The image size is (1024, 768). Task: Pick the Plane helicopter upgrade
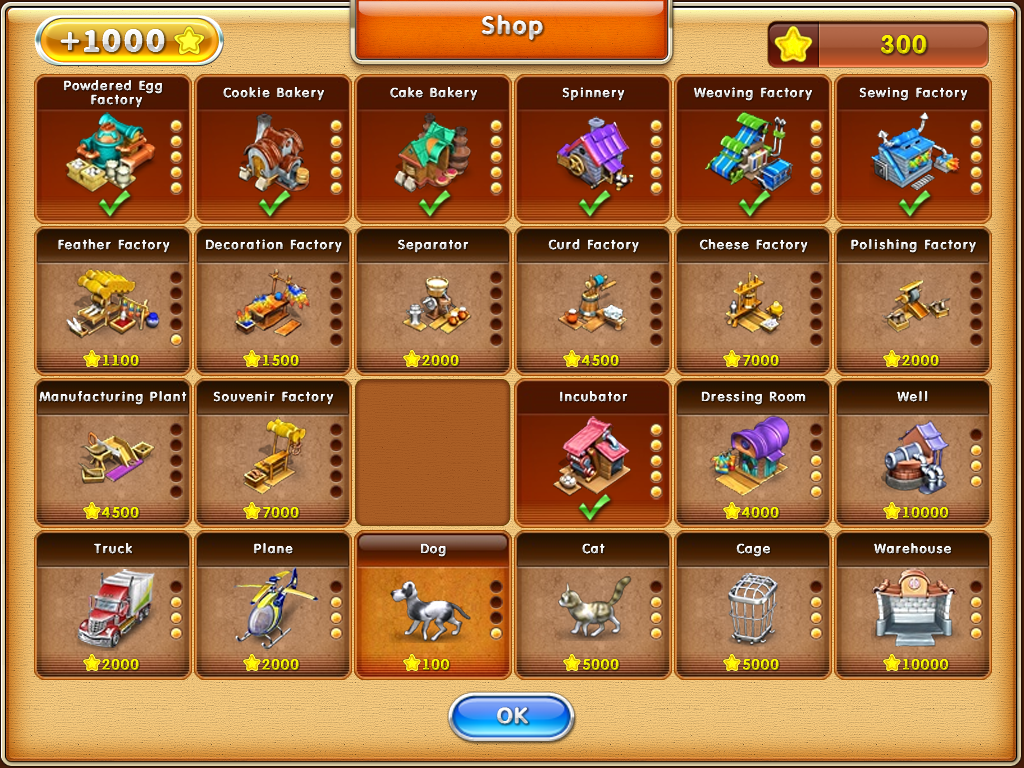[x=273, y=606]
